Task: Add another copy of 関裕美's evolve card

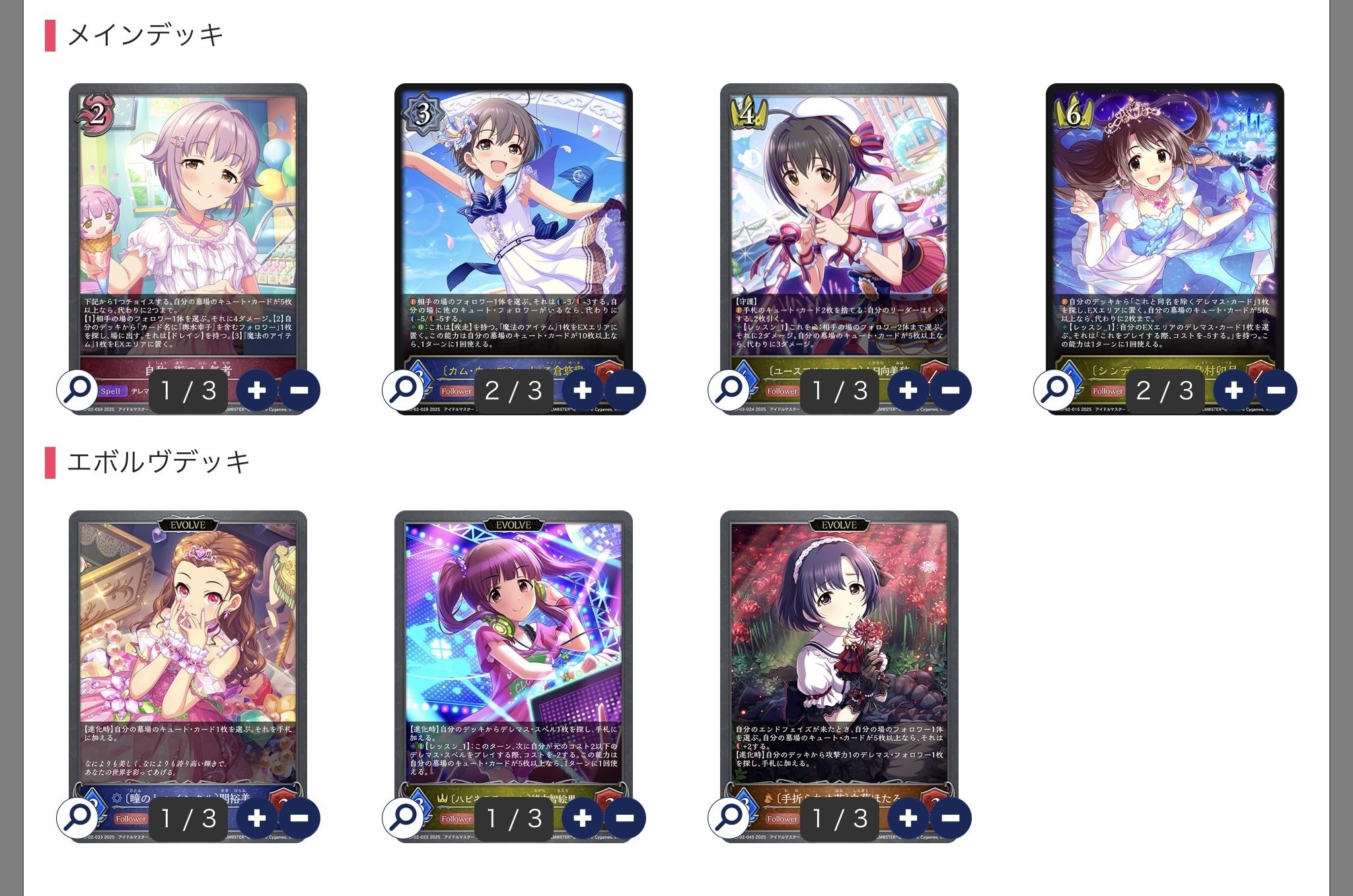Action: click(x=258, y=817)
